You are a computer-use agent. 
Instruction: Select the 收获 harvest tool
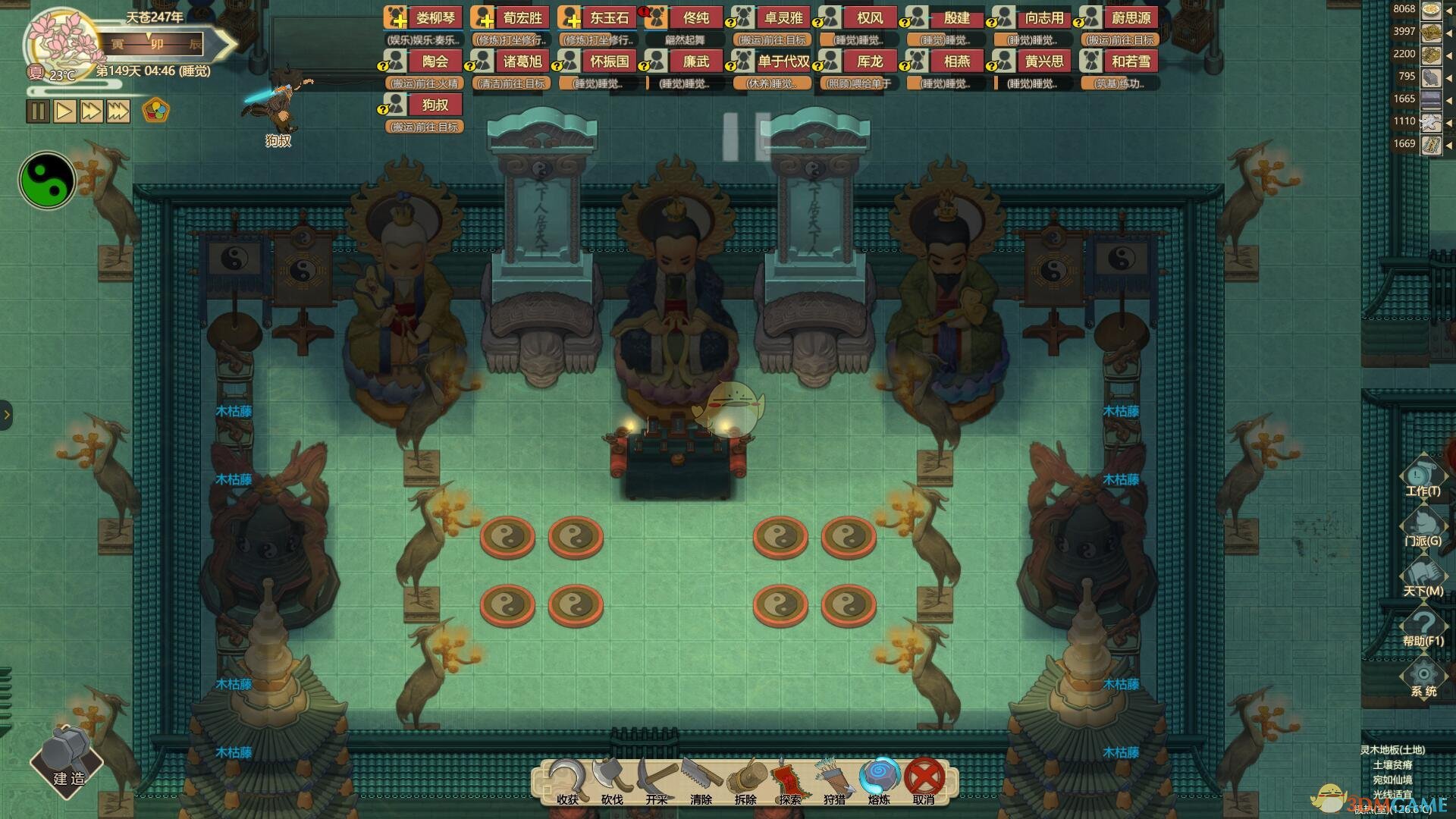pyautogui.click(x=567, y=780)
